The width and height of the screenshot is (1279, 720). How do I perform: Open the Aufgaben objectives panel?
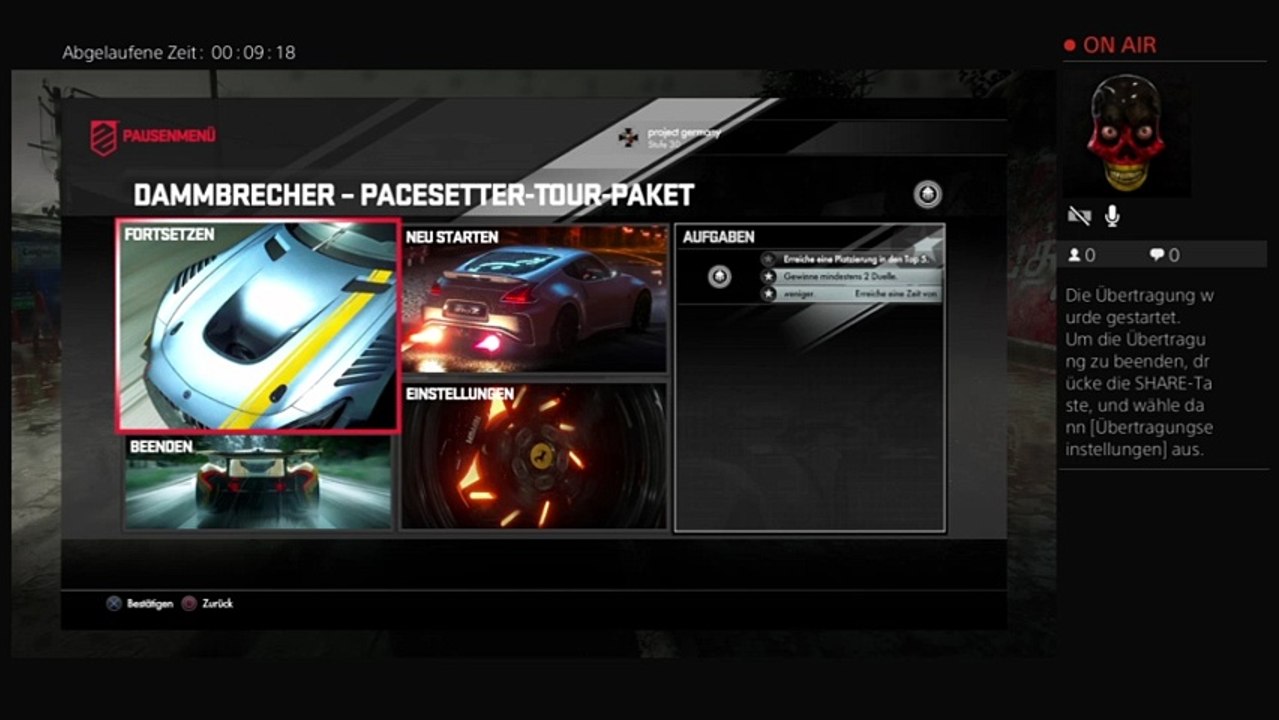(809, 378)
